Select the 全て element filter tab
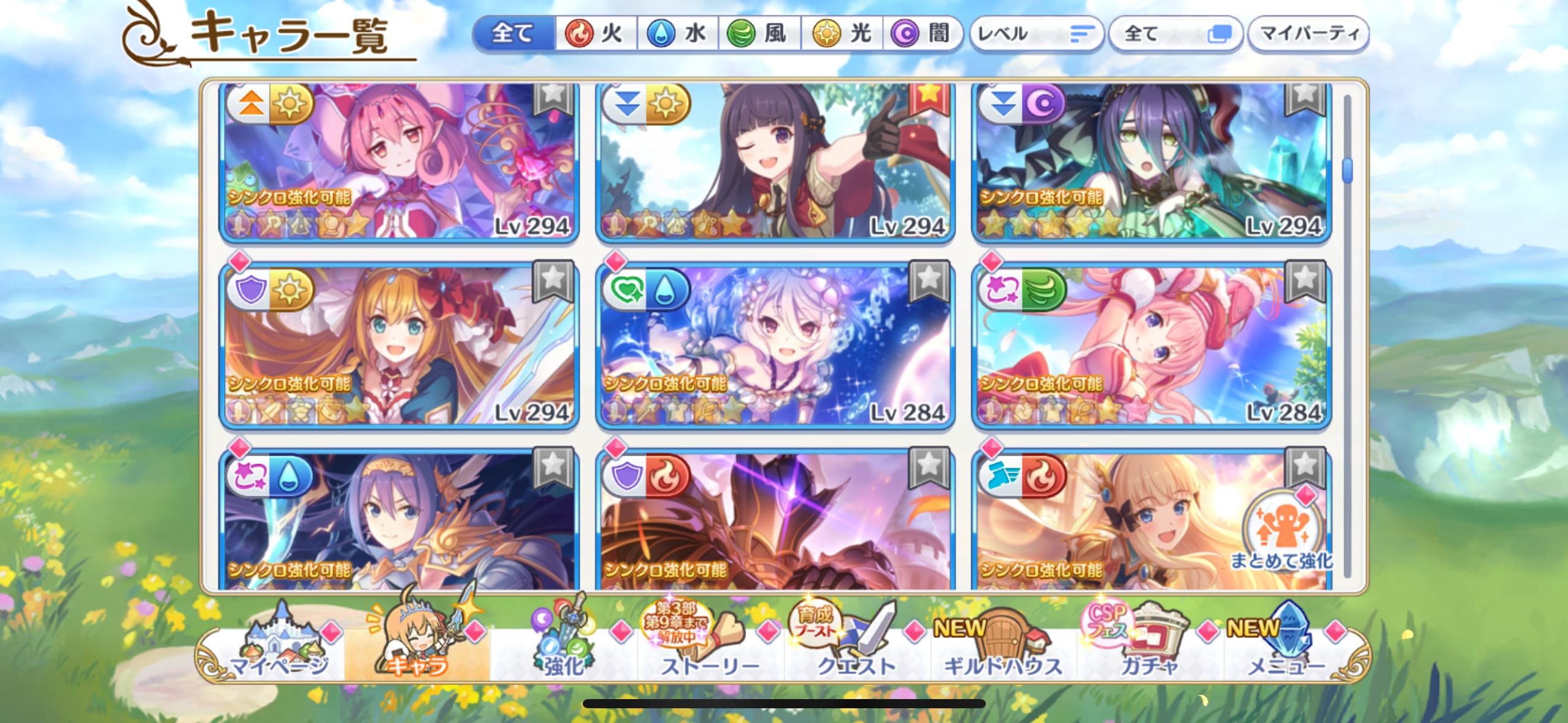Screen dimensions: 1568x723 coord(513,33)
